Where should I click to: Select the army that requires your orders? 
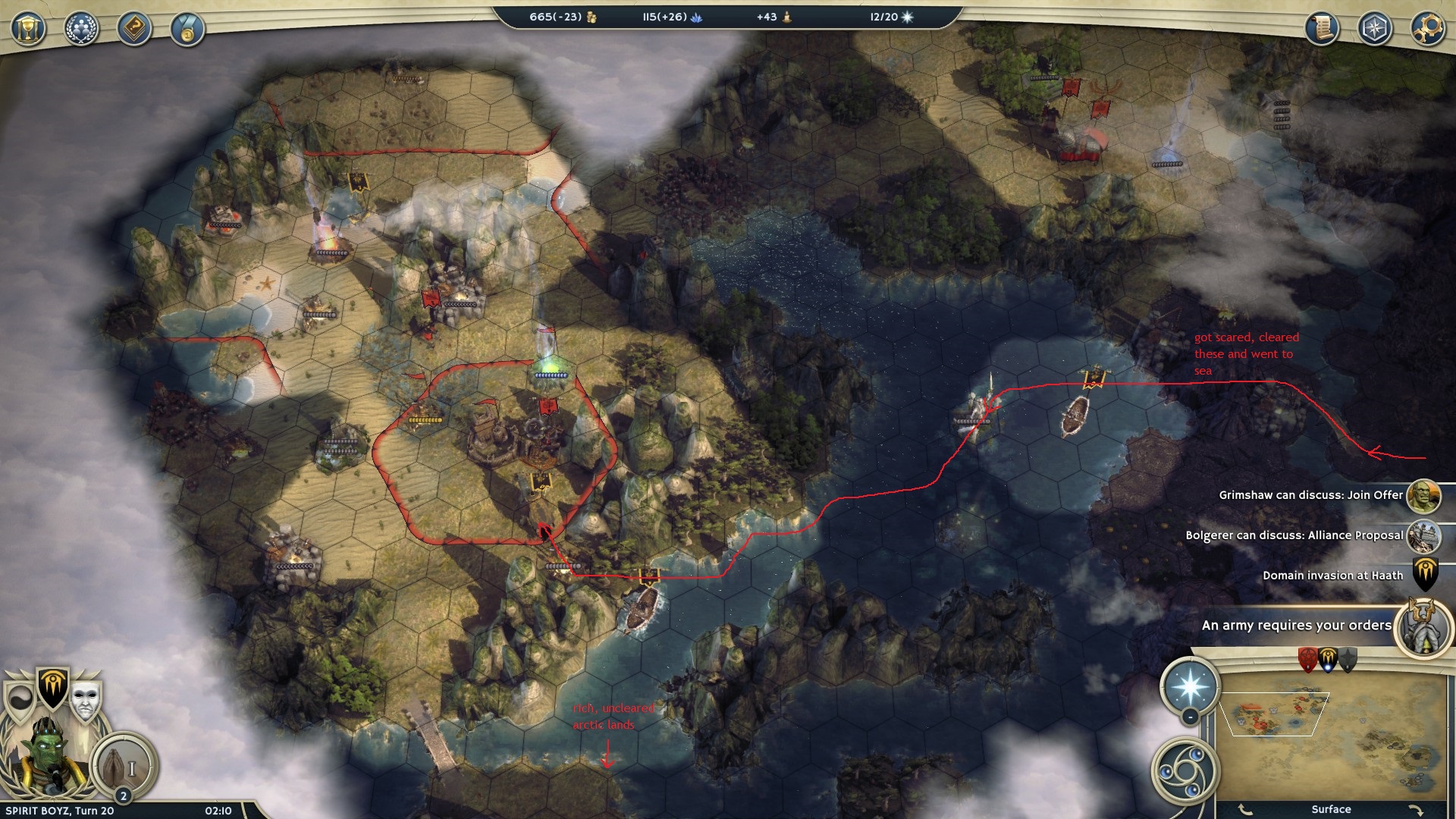coord(1423,626)
